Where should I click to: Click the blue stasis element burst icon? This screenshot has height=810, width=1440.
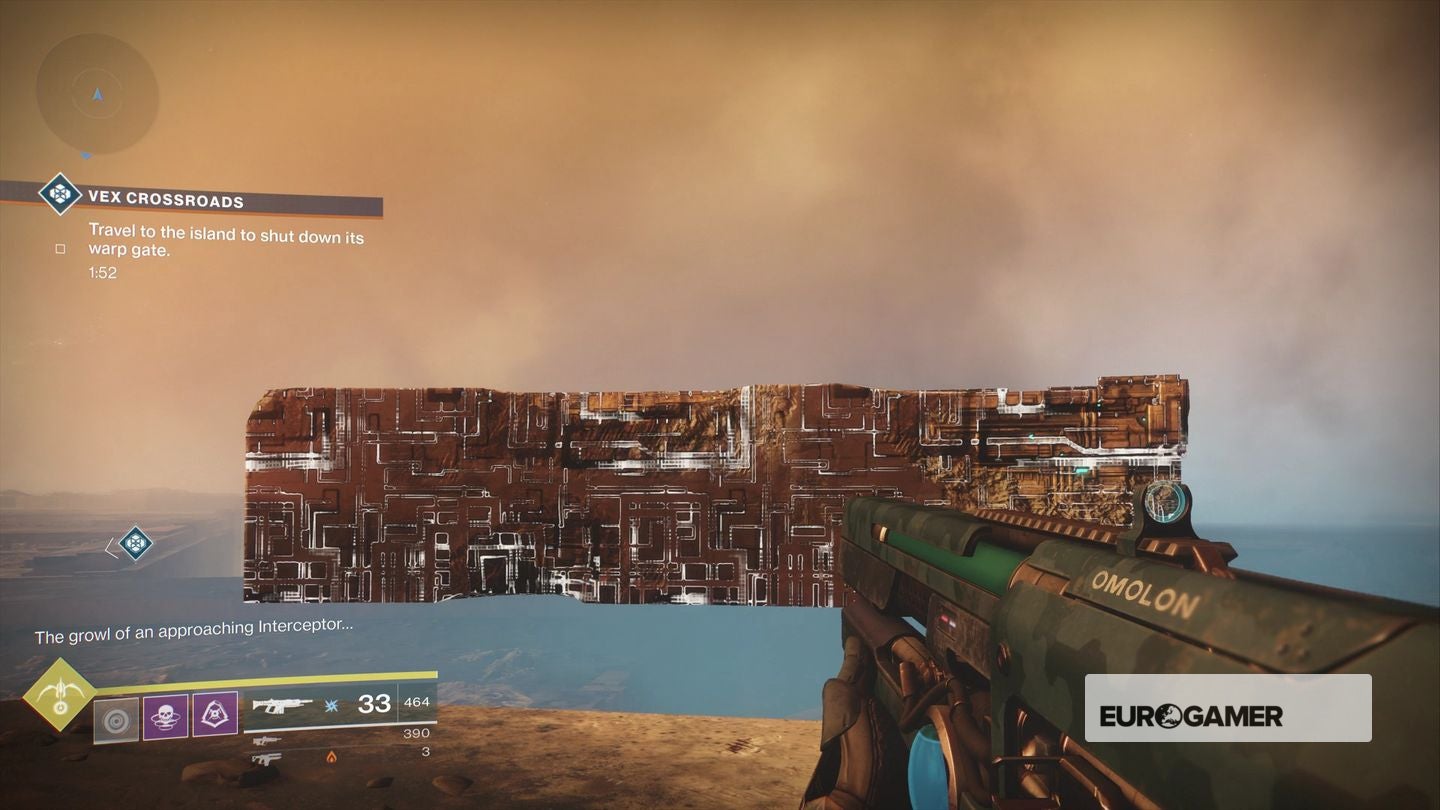tap(330, 706)
